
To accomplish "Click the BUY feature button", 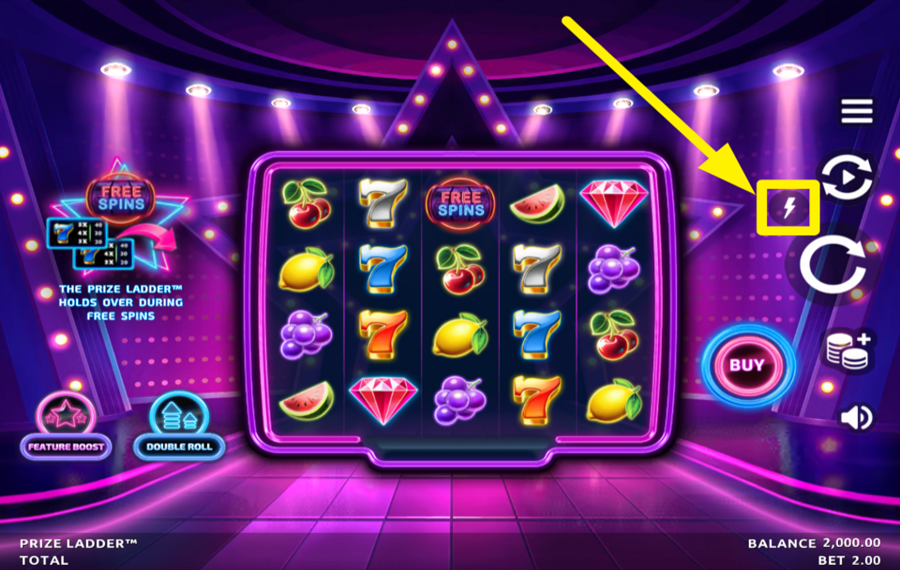I will [x=746, y=365].
